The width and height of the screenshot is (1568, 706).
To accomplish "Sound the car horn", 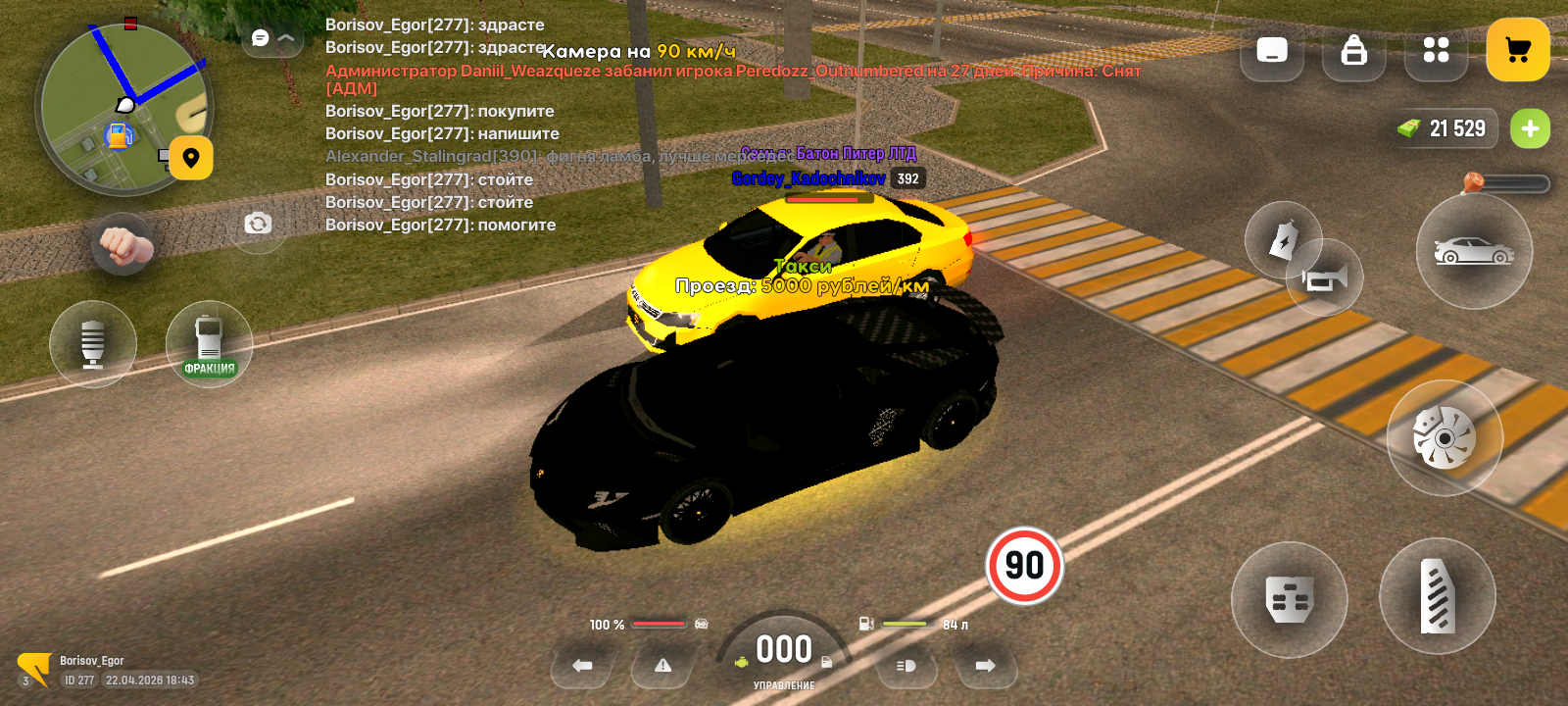I will [1326, 279].
